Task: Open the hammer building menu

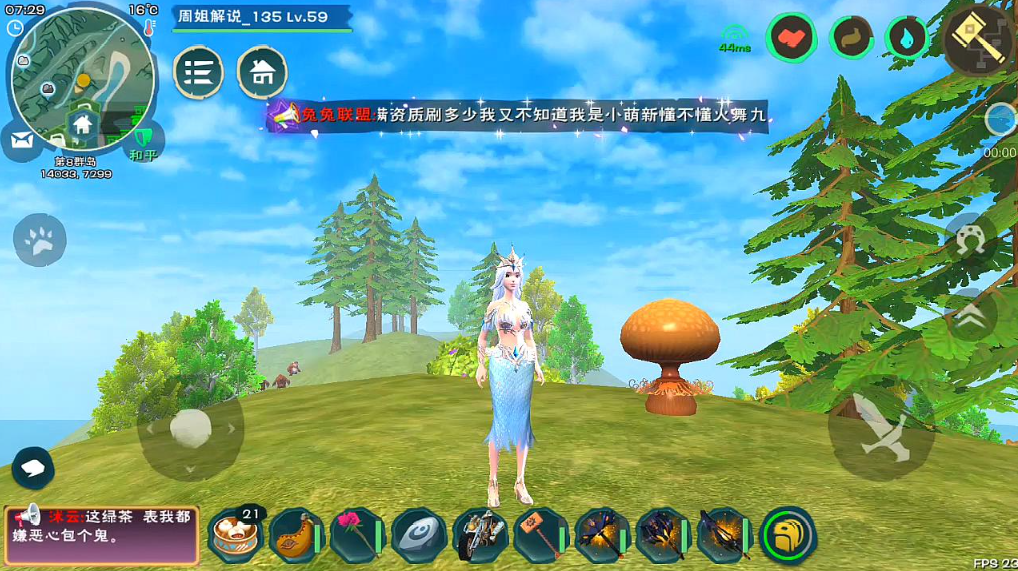Action: [978, 40]
